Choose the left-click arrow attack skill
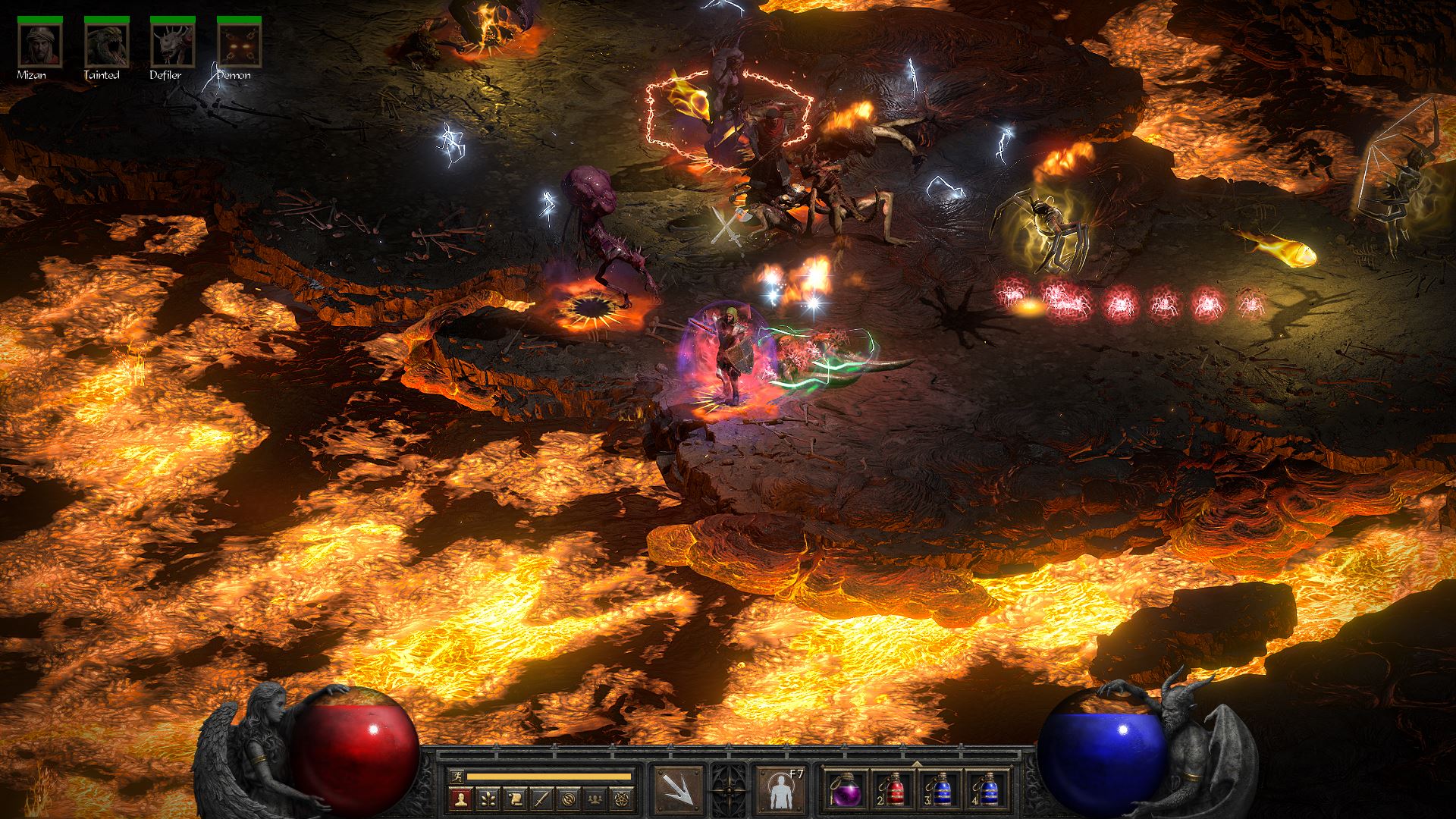The width and height of the screenshot is (1456, 819). coord(677,790)
